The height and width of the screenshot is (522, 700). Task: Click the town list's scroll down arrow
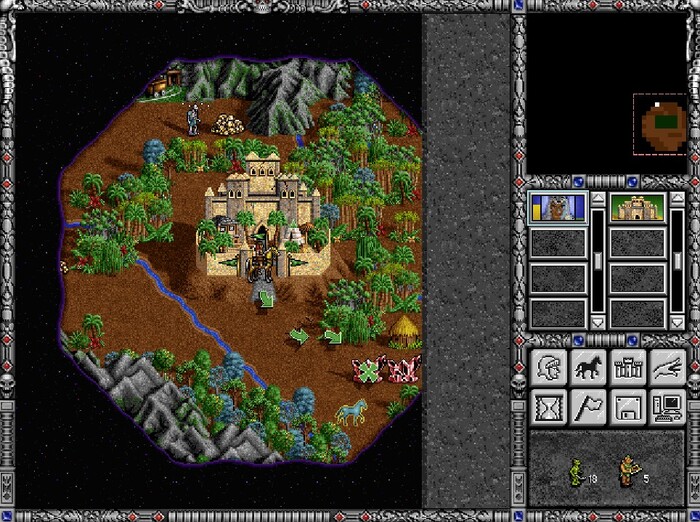tap(678, 322)
